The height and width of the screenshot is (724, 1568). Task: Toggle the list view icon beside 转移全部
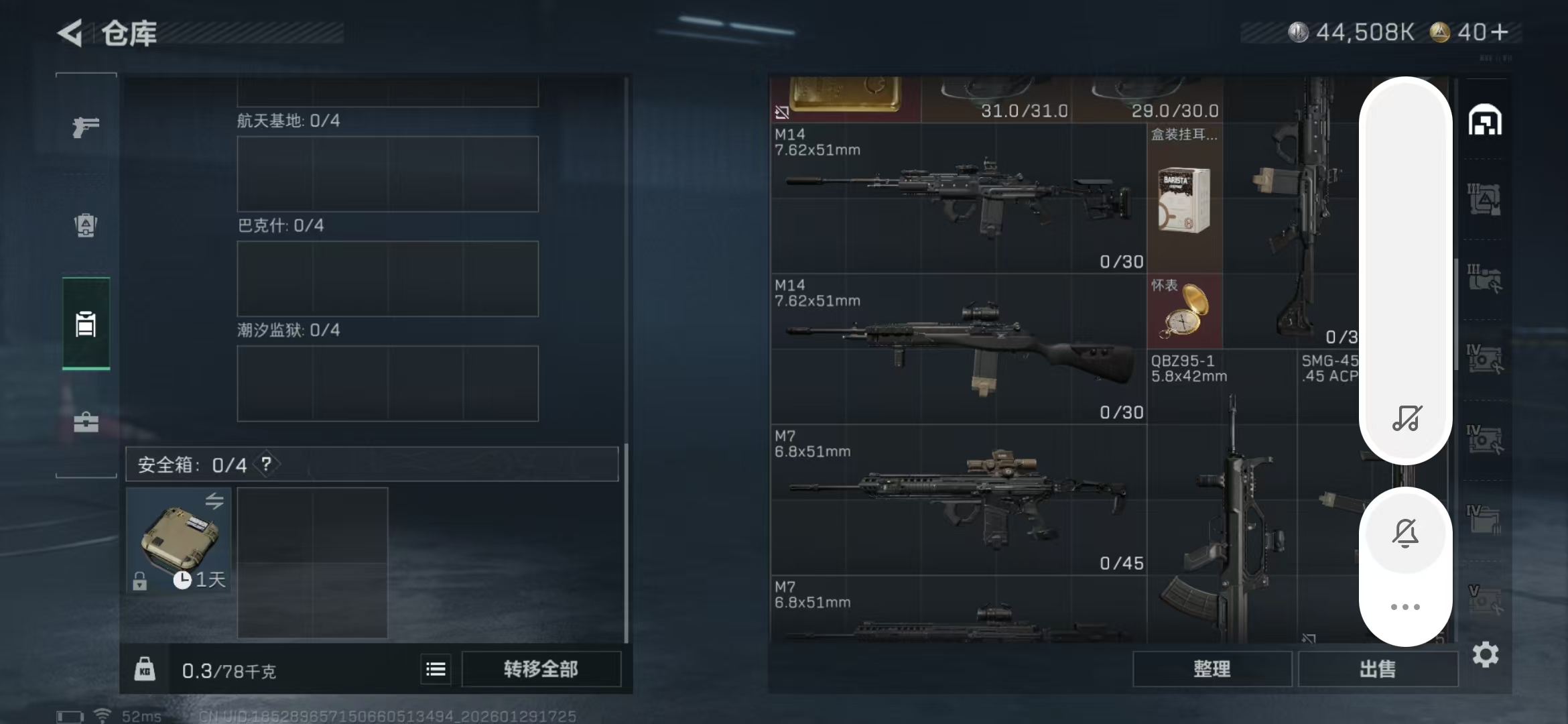pyautogui.click(x=436, y=669)
